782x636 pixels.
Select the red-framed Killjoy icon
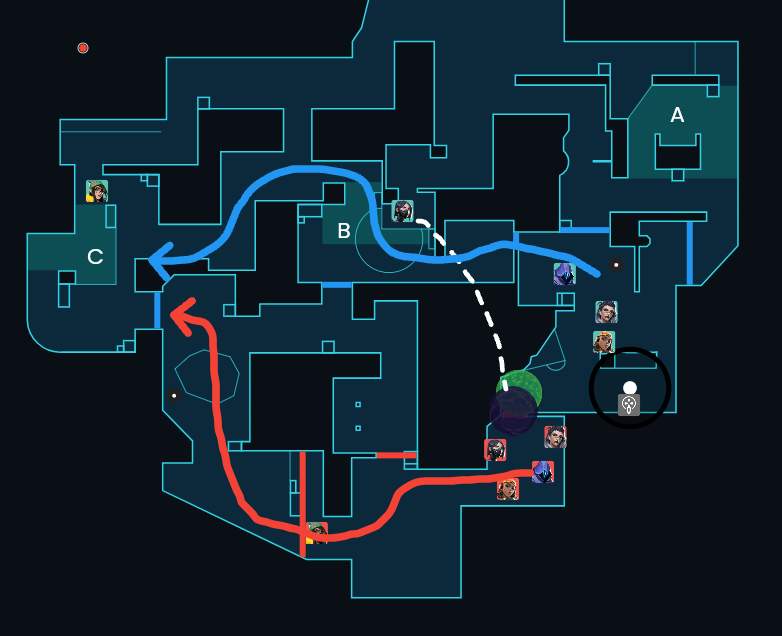[317, 533]
